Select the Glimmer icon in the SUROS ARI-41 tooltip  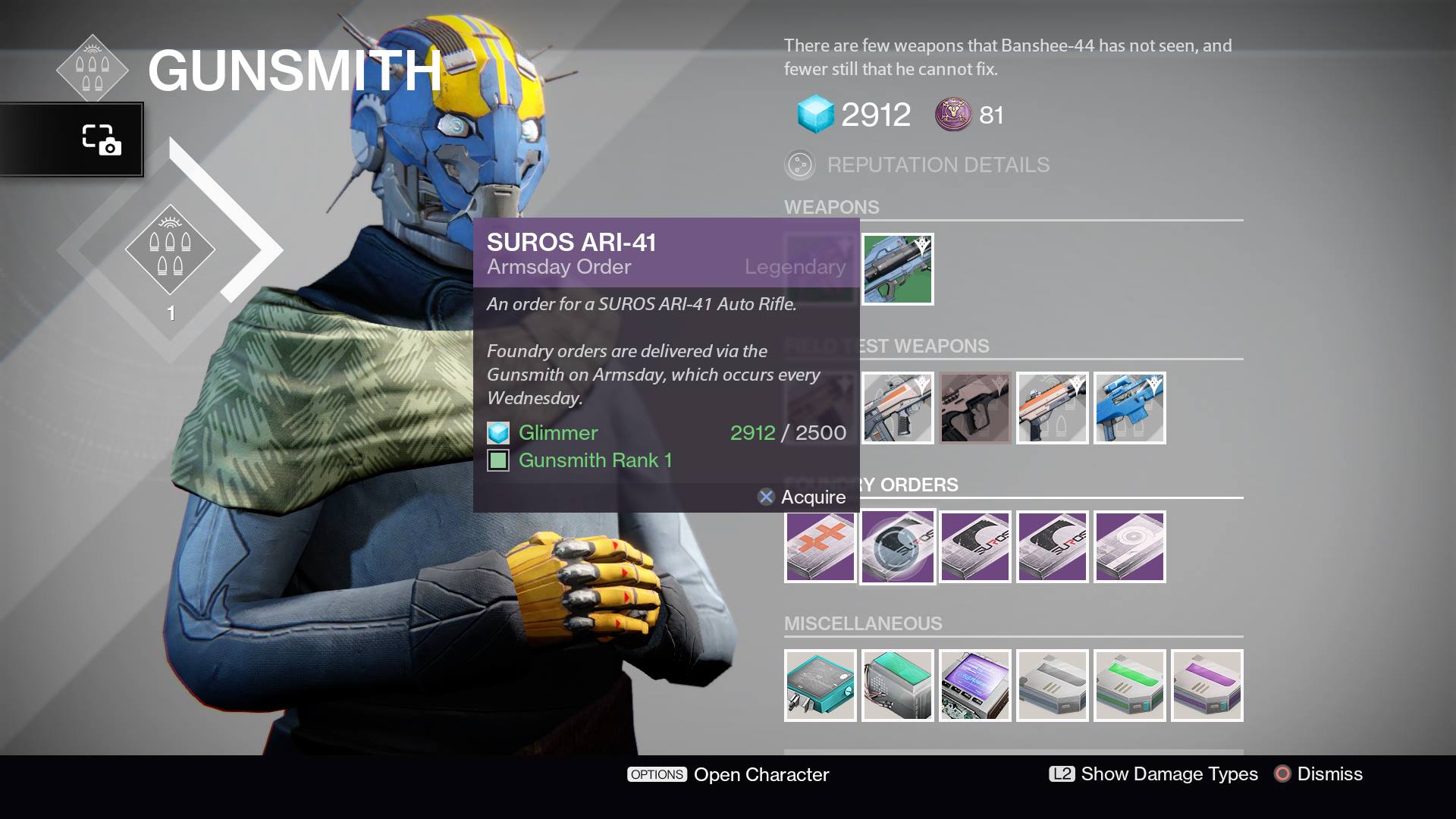pyautogui.click(x=498, y=433)
